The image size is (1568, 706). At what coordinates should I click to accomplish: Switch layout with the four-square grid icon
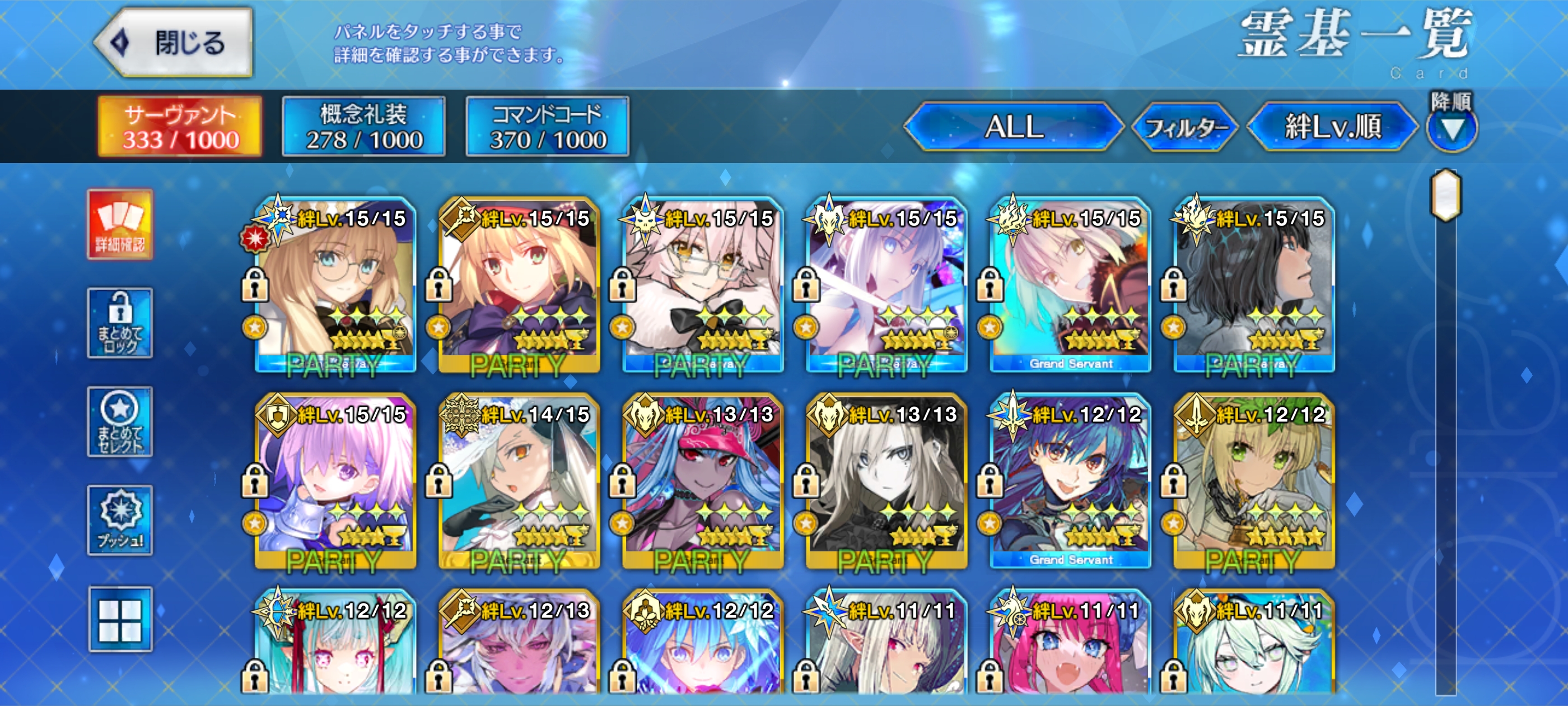pos(120,619)
